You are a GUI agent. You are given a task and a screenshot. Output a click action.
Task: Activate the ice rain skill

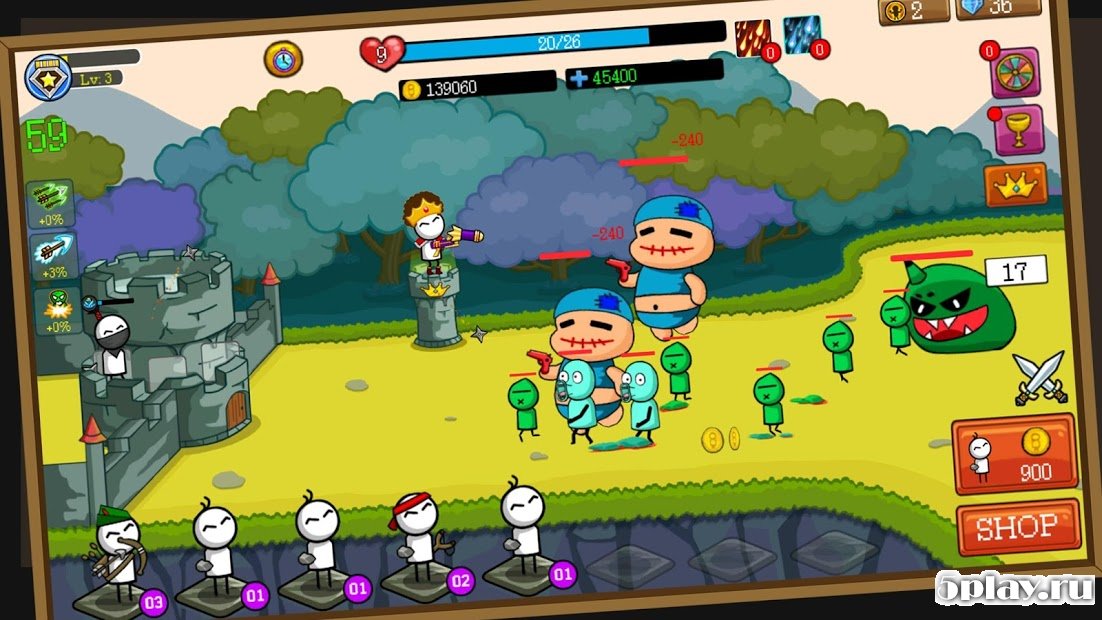801,35
